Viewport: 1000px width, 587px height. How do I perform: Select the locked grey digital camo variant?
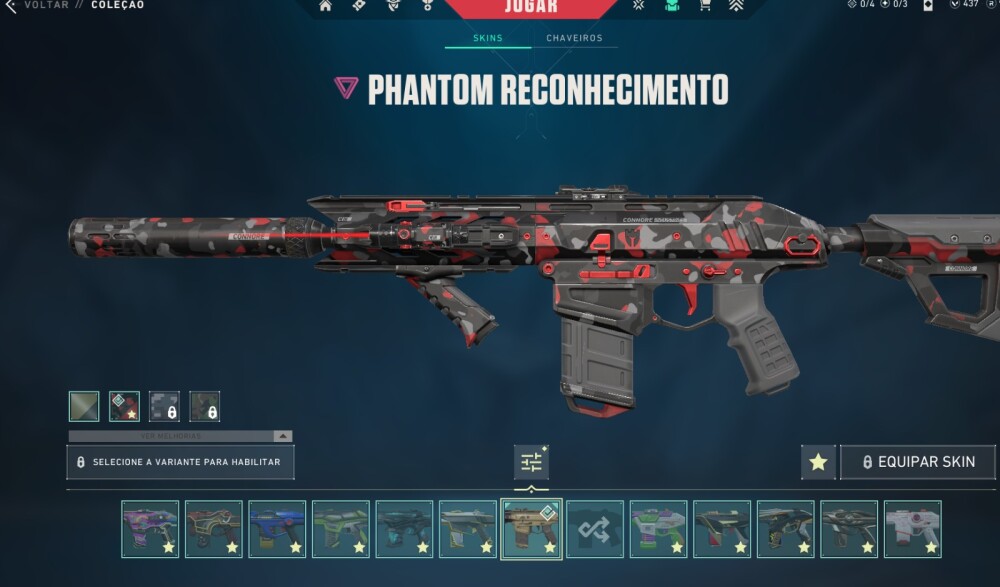coord(164,406)
